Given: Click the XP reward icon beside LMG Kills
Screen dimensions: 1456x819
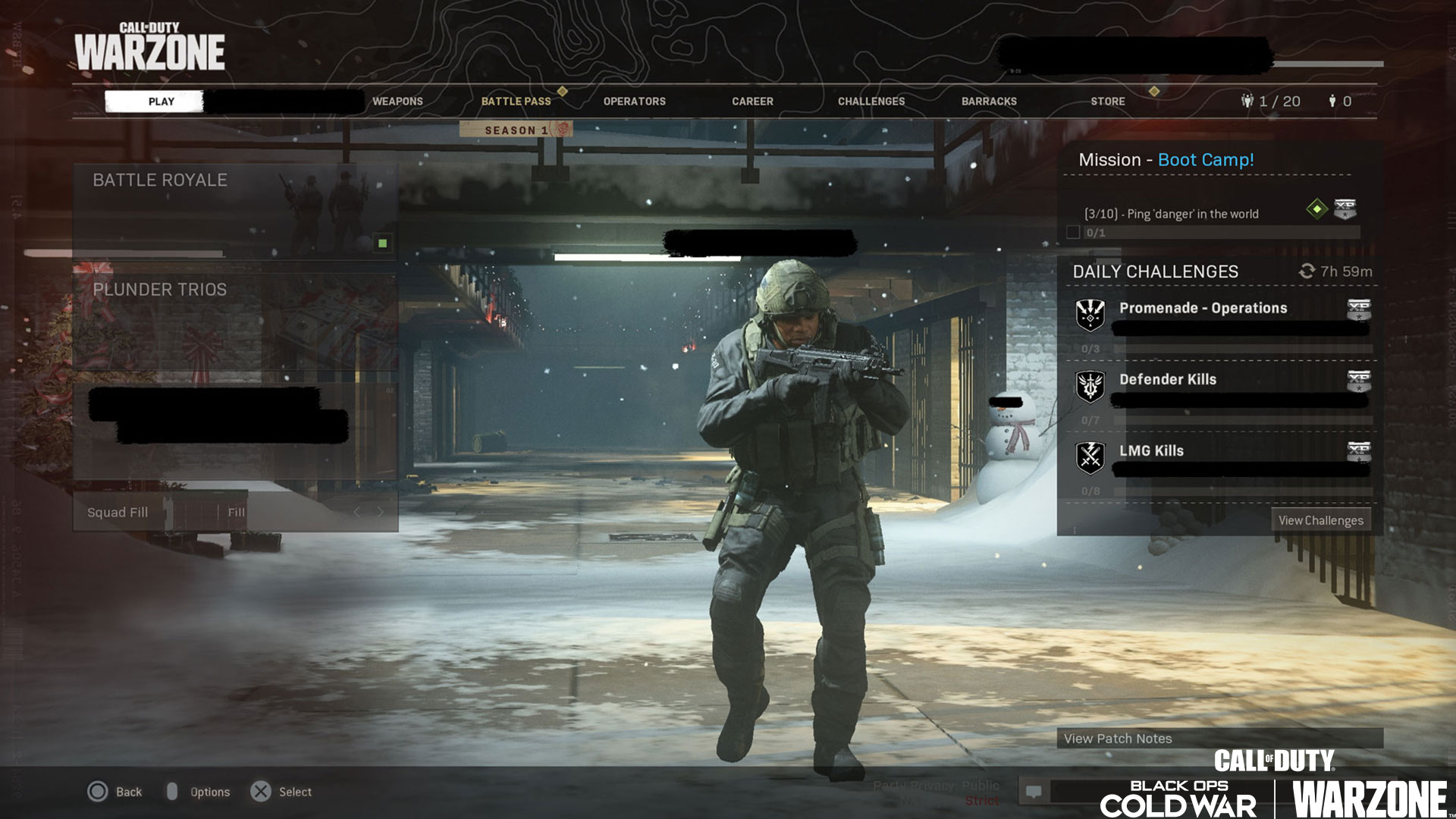Looking at the screenshot, I should point(1358,453).
